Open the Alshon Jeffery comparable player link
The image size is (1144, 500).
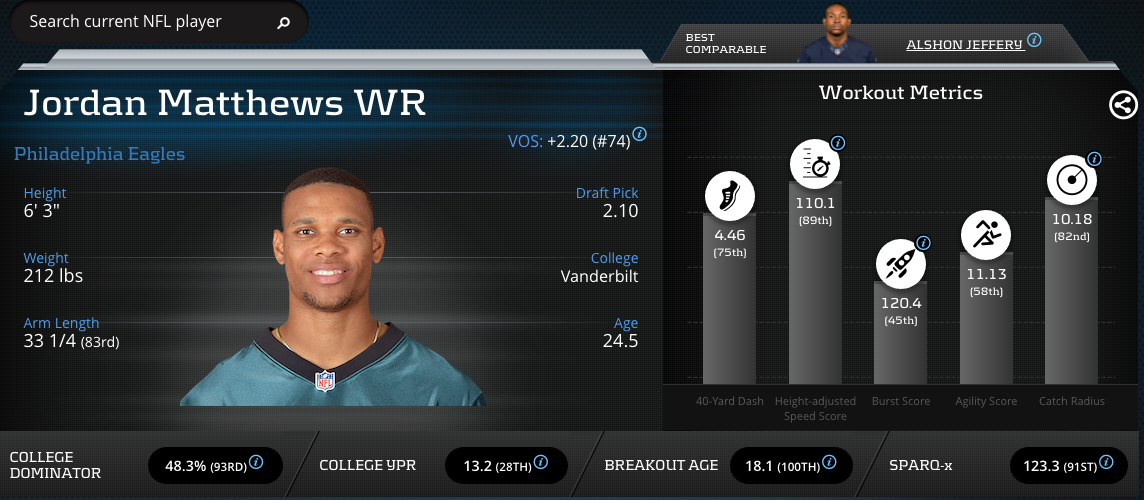point(963,44)
